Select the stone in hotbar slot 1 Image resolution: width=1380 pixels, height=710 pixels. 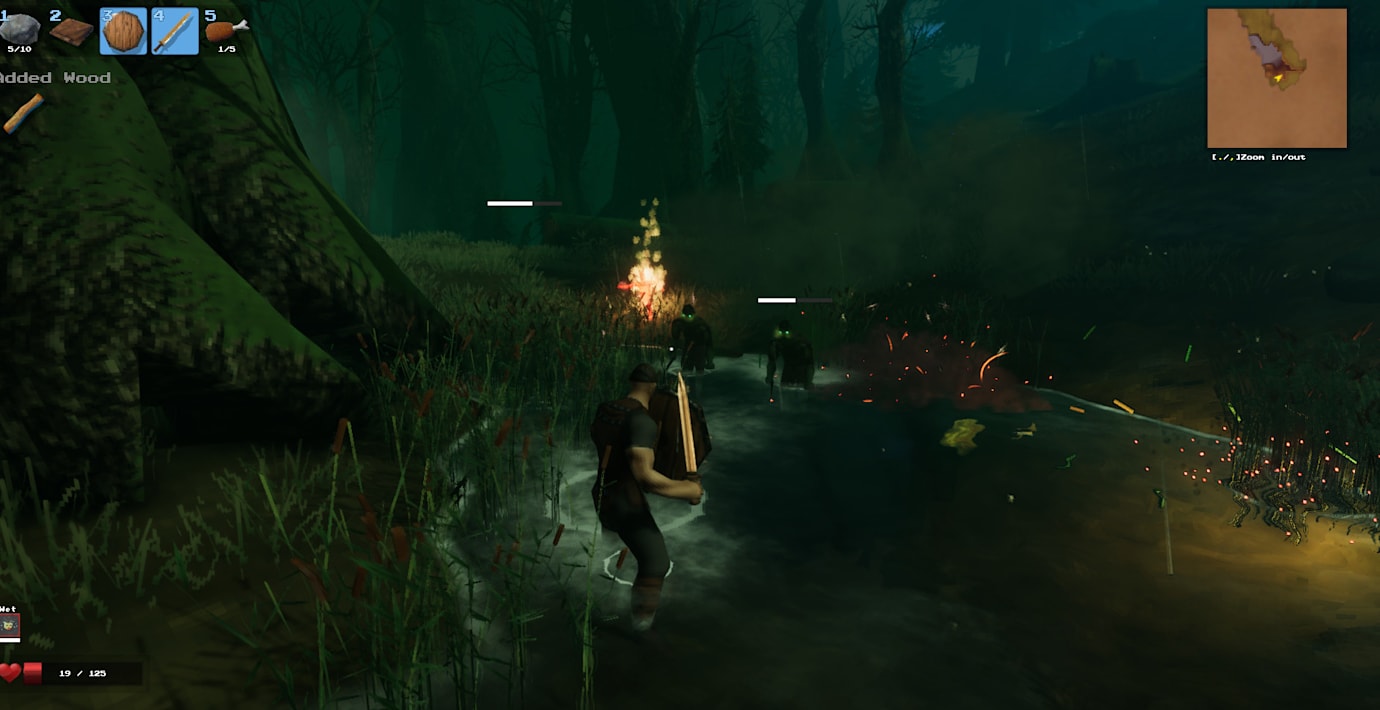(19, 29)
